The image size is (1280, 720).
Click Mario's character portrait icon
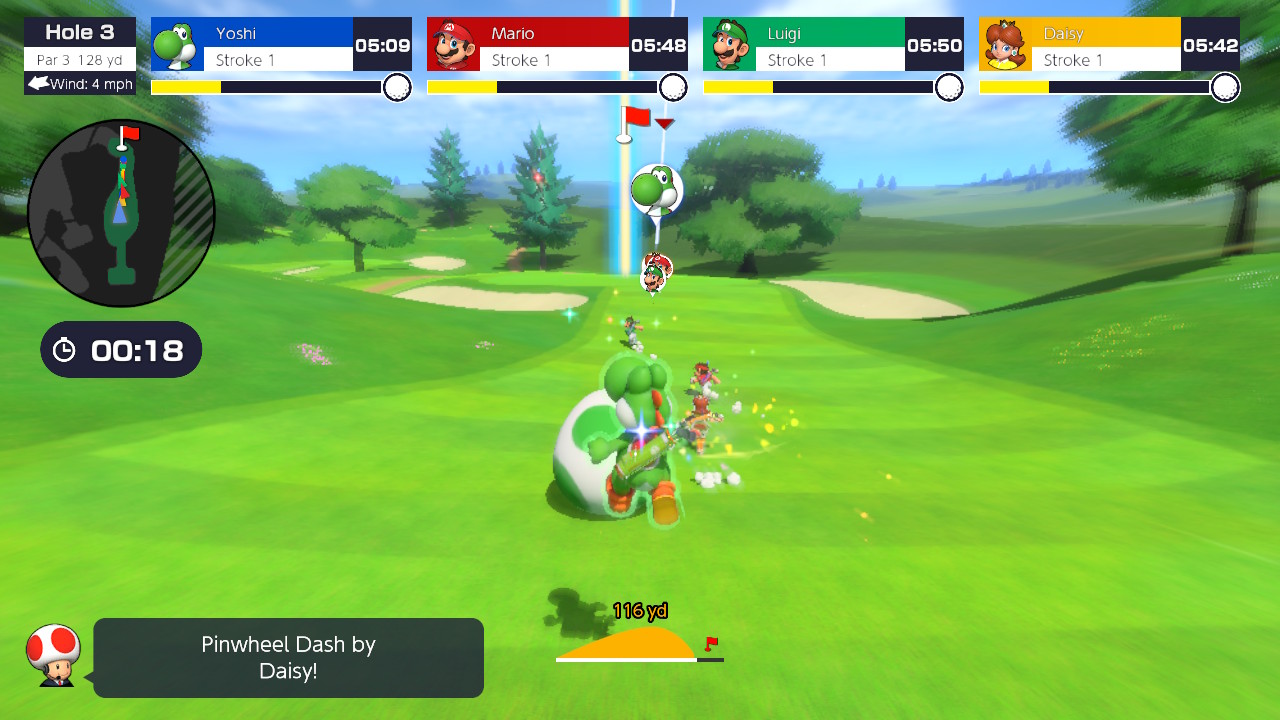pyautogui.click(x=453, y=44)
